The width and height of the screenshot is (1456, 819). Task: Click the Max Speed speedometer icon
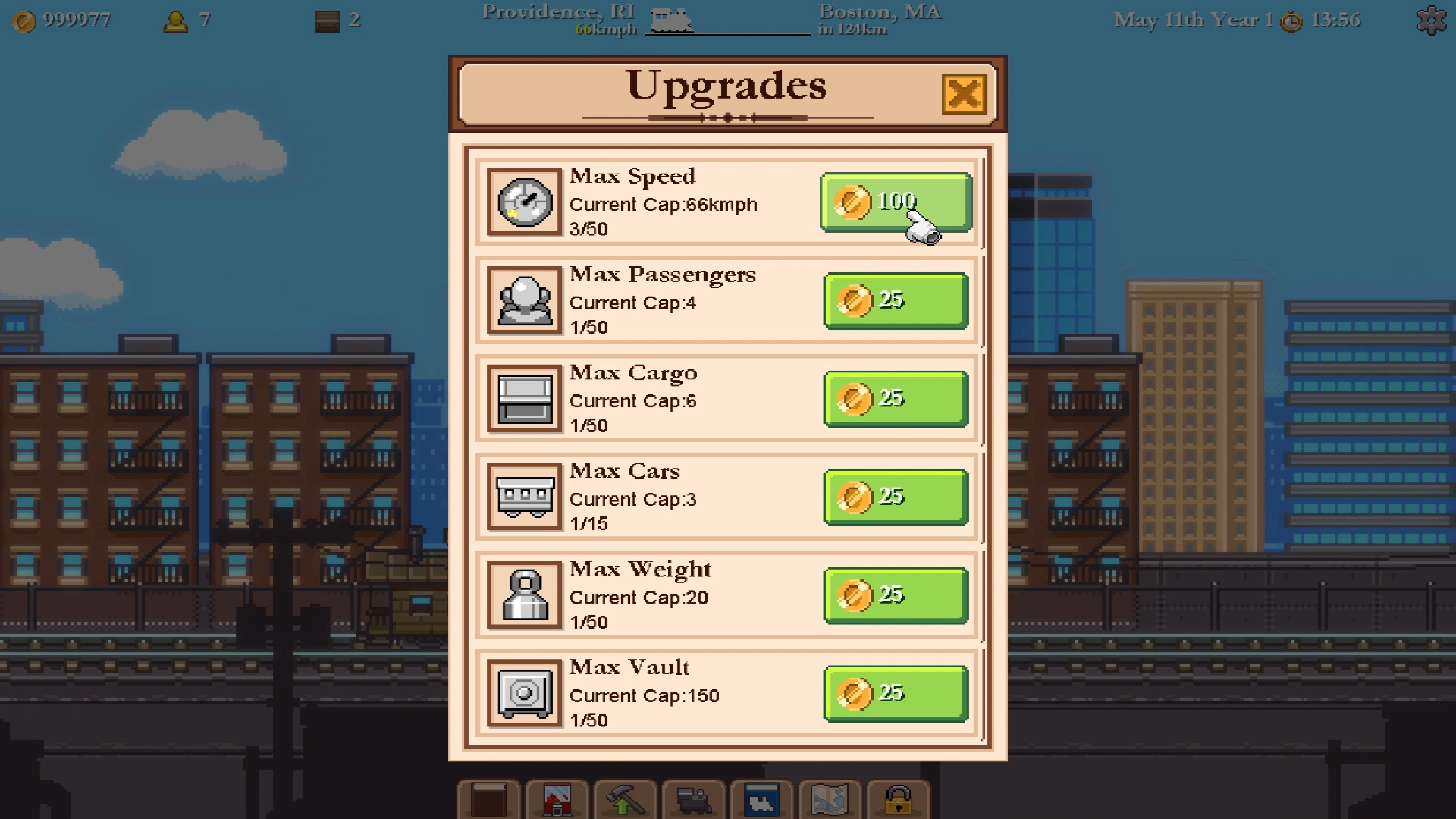coord(525,202)
